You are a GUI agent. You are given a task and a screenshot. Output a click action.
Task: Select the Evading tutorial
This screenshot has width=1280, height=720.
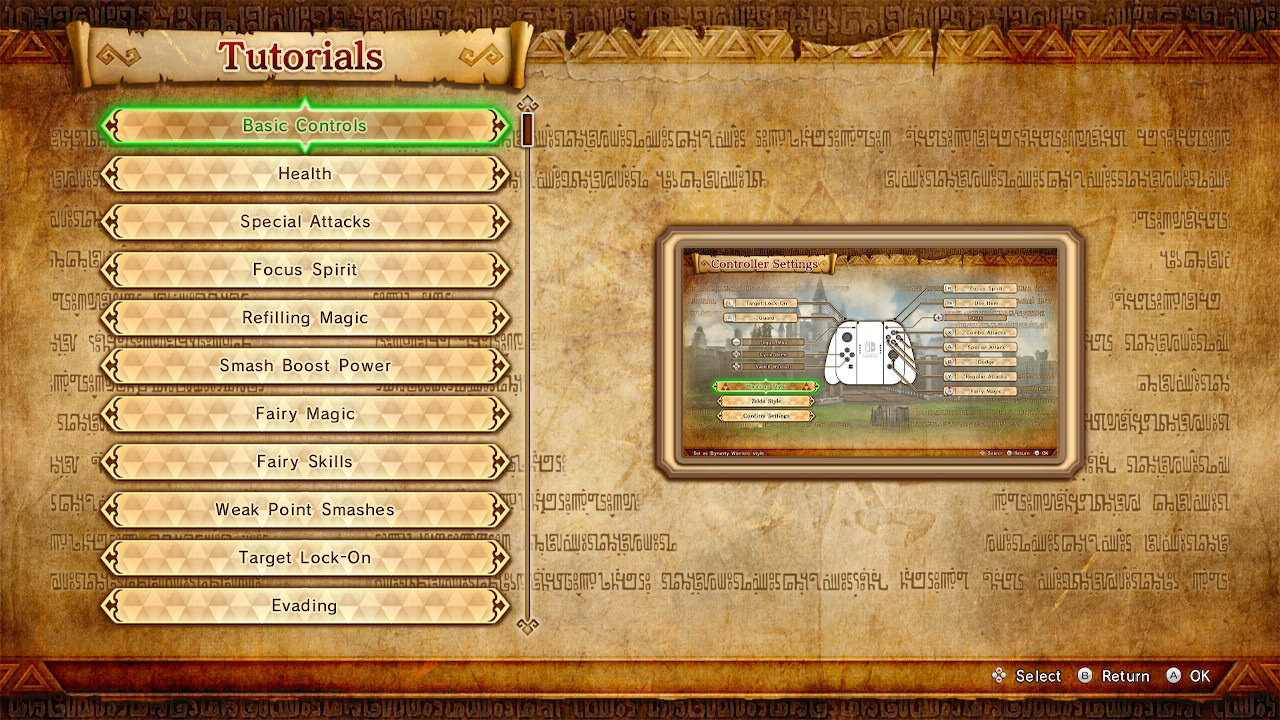pos(304,605)
